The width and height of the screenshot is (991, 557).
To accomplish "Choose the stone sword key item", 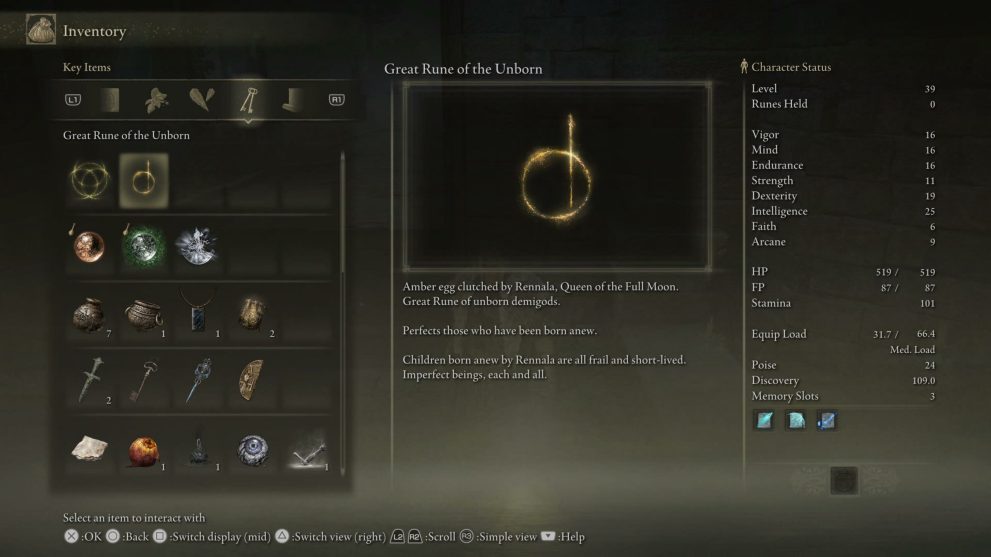I will click(90, 381).
